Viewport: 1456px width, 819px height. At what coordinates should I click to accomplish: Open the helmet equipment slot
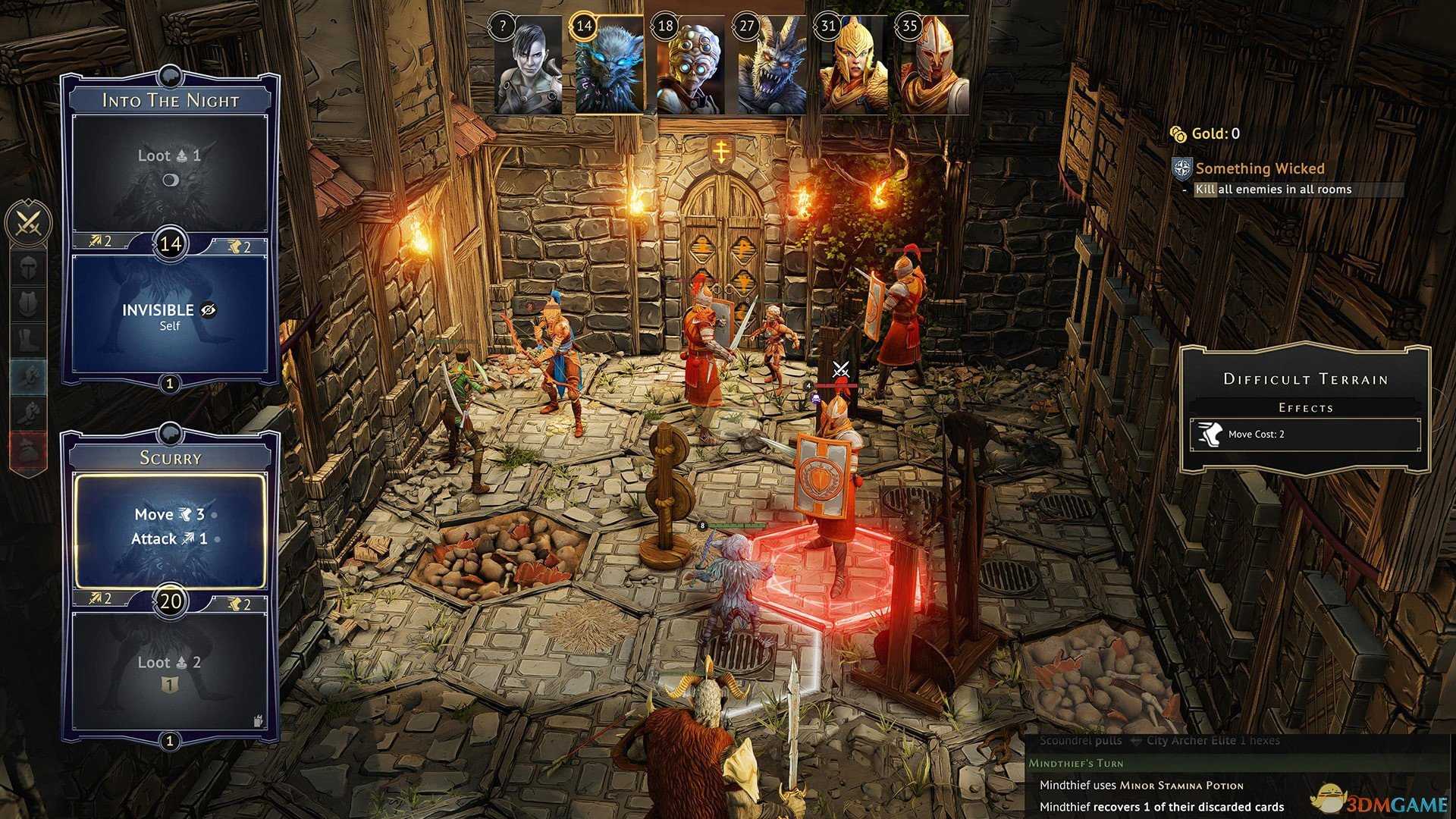(29, 268)
